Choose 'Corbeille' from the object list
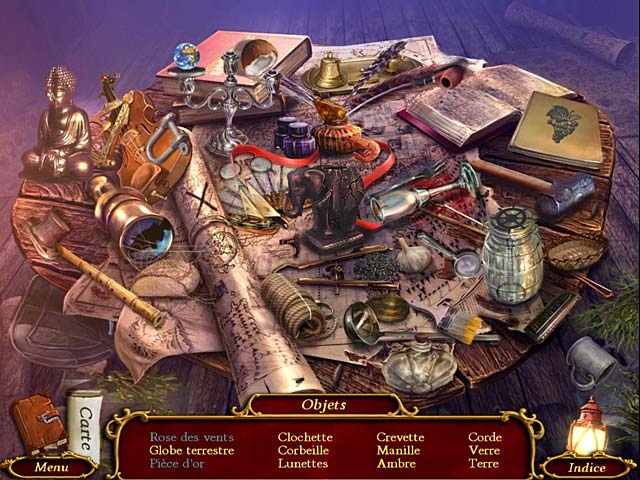The height and width of the screenshot is (480, 640). [304, 450]
